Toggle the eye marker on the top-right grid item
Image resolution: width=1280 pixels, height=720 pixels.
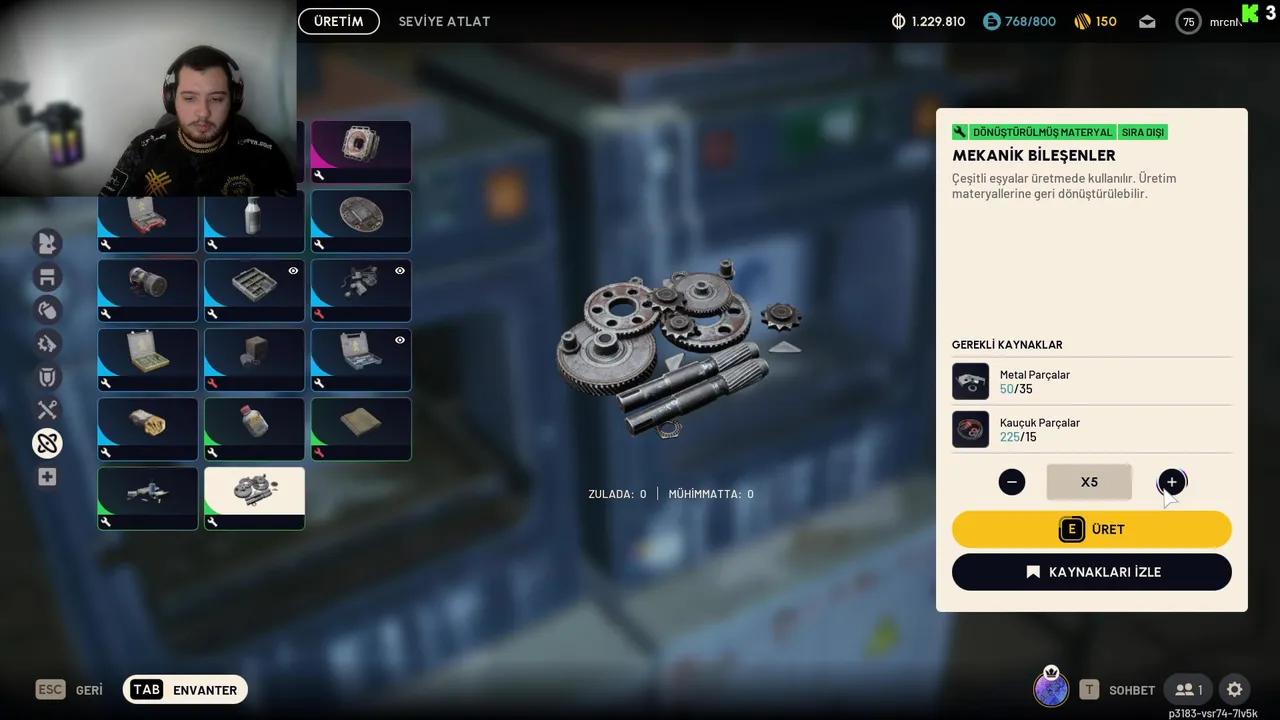point(399,270)
